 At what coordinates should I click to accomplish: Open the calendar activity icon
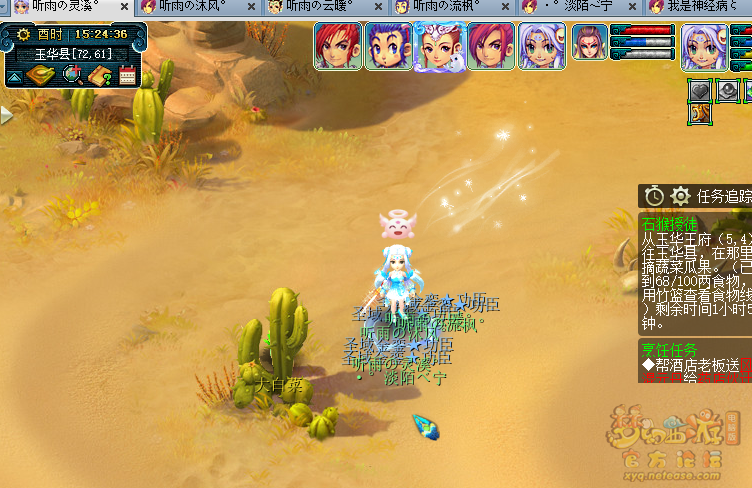tap(127, 75)
